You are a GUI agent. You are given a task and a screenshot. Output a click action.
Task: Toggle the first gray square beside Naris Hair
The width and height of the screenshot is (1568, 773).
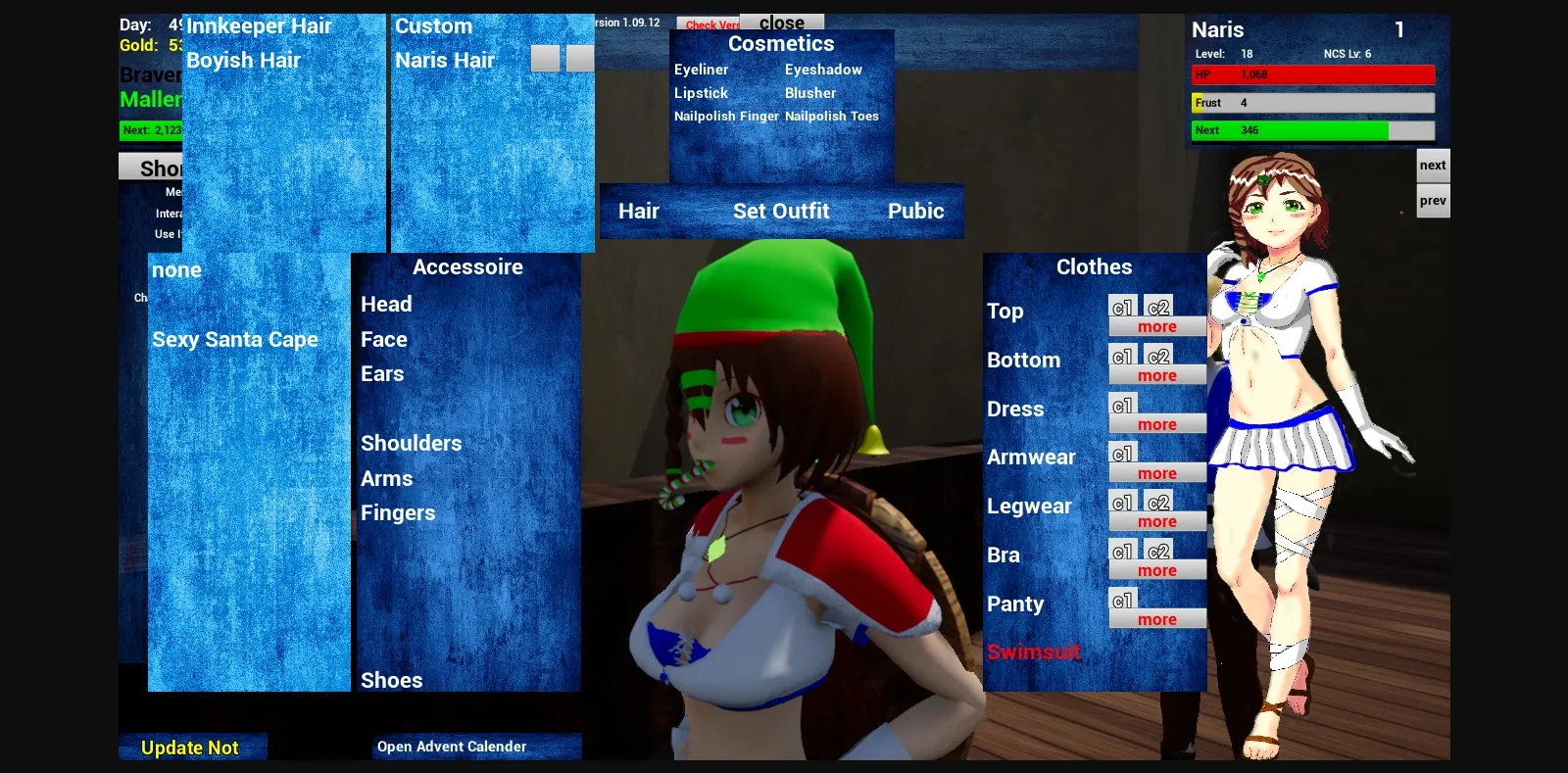coord(545,57)
